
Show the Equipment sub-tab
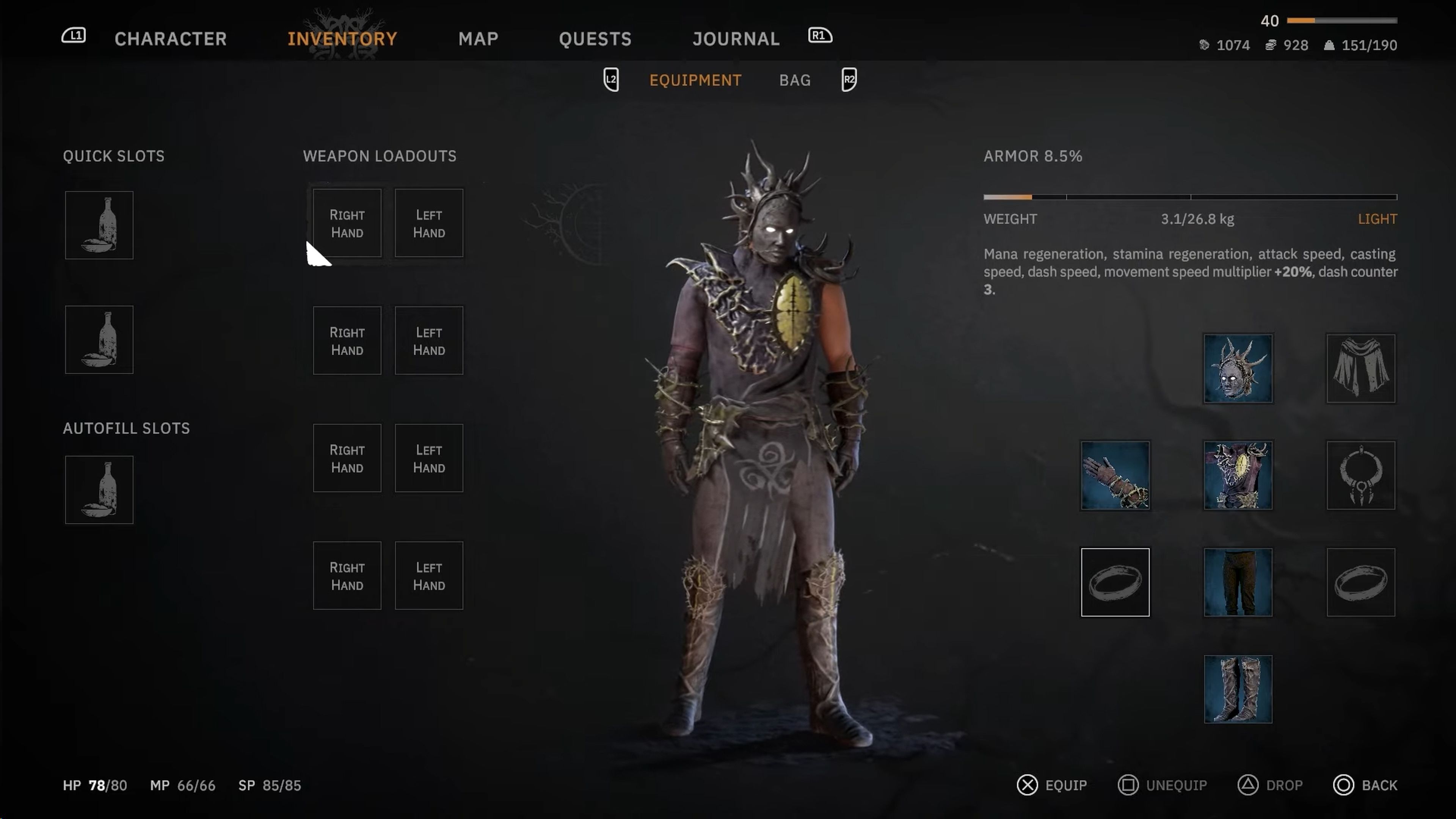click(x=695, y=80)
